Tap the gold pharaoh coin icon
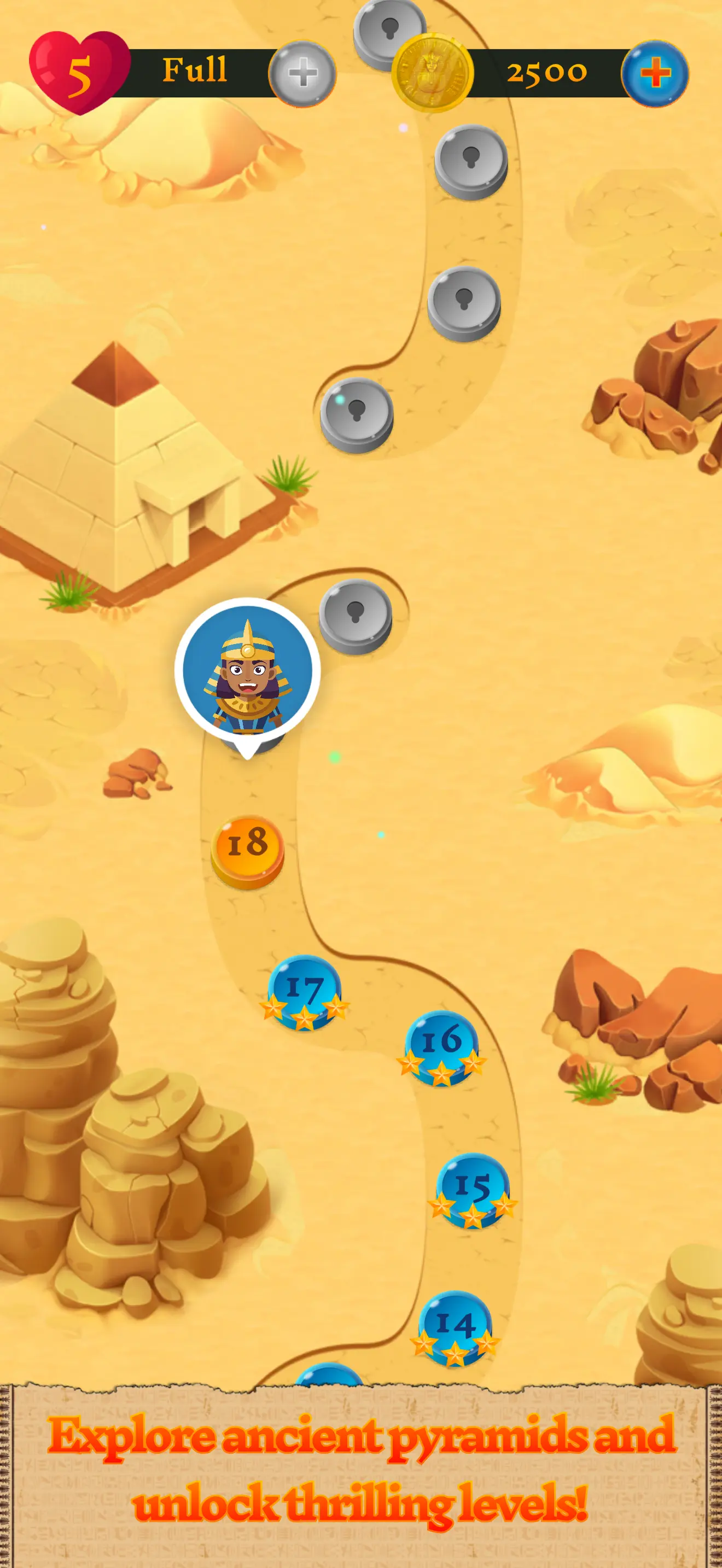The height and width of the screenshot is (1568, 722). click(x=433, y=72)
